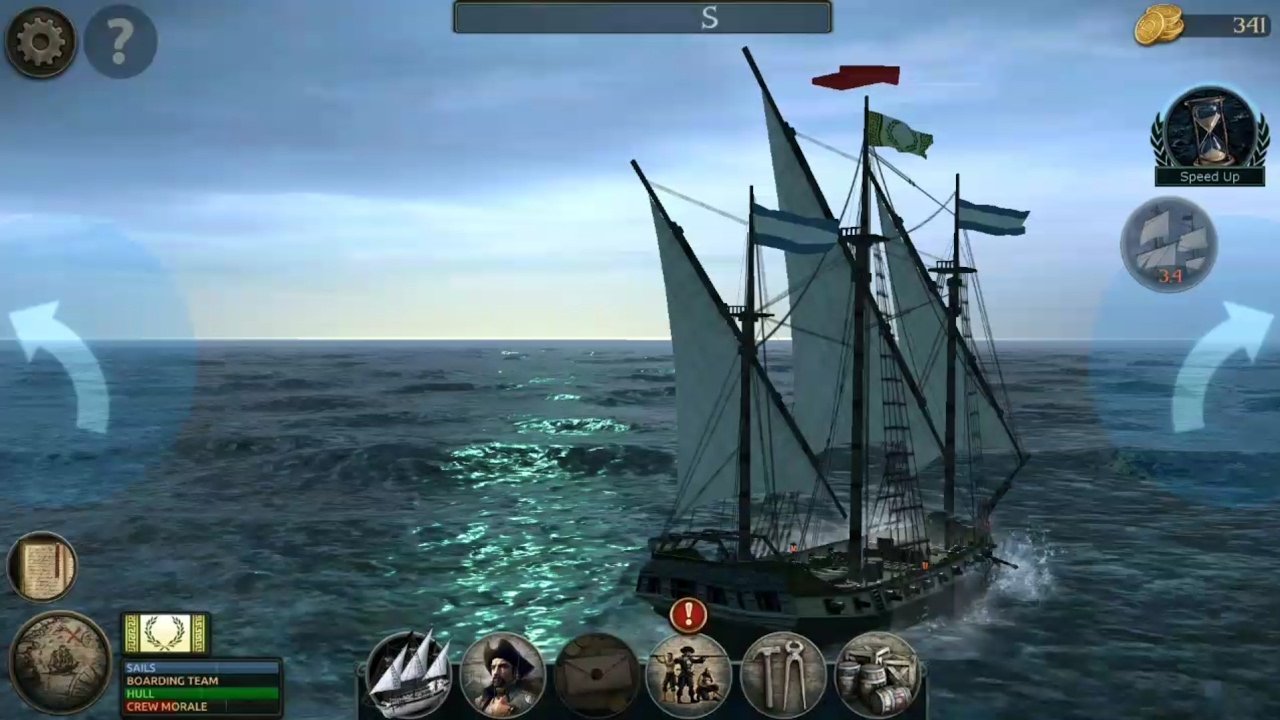The image size is (1280, 720).
Task: Expand the compass heading bar
Action: click(x=641, y=18)
